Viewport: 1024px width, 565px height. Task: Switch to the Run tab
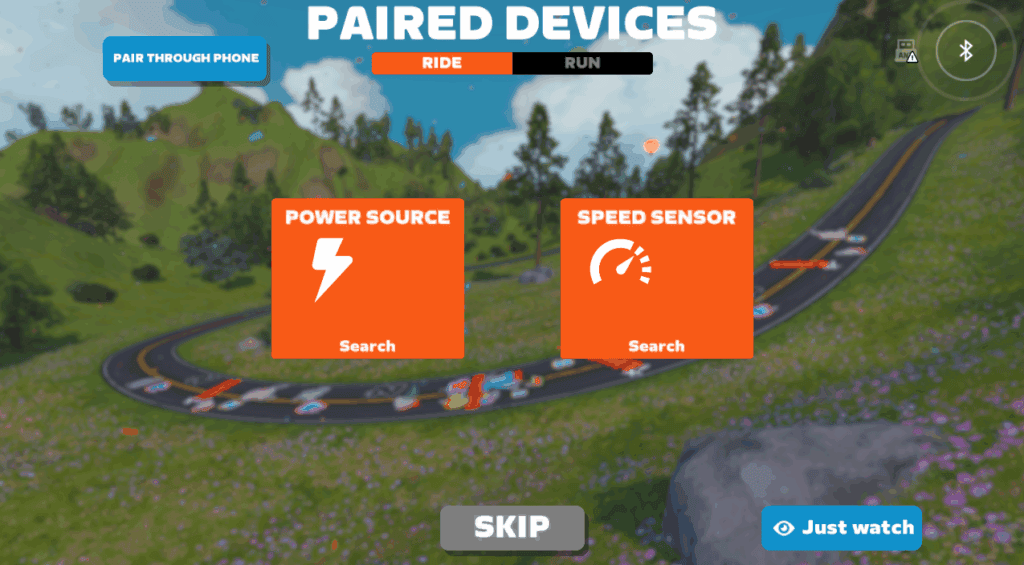point(582,63)
